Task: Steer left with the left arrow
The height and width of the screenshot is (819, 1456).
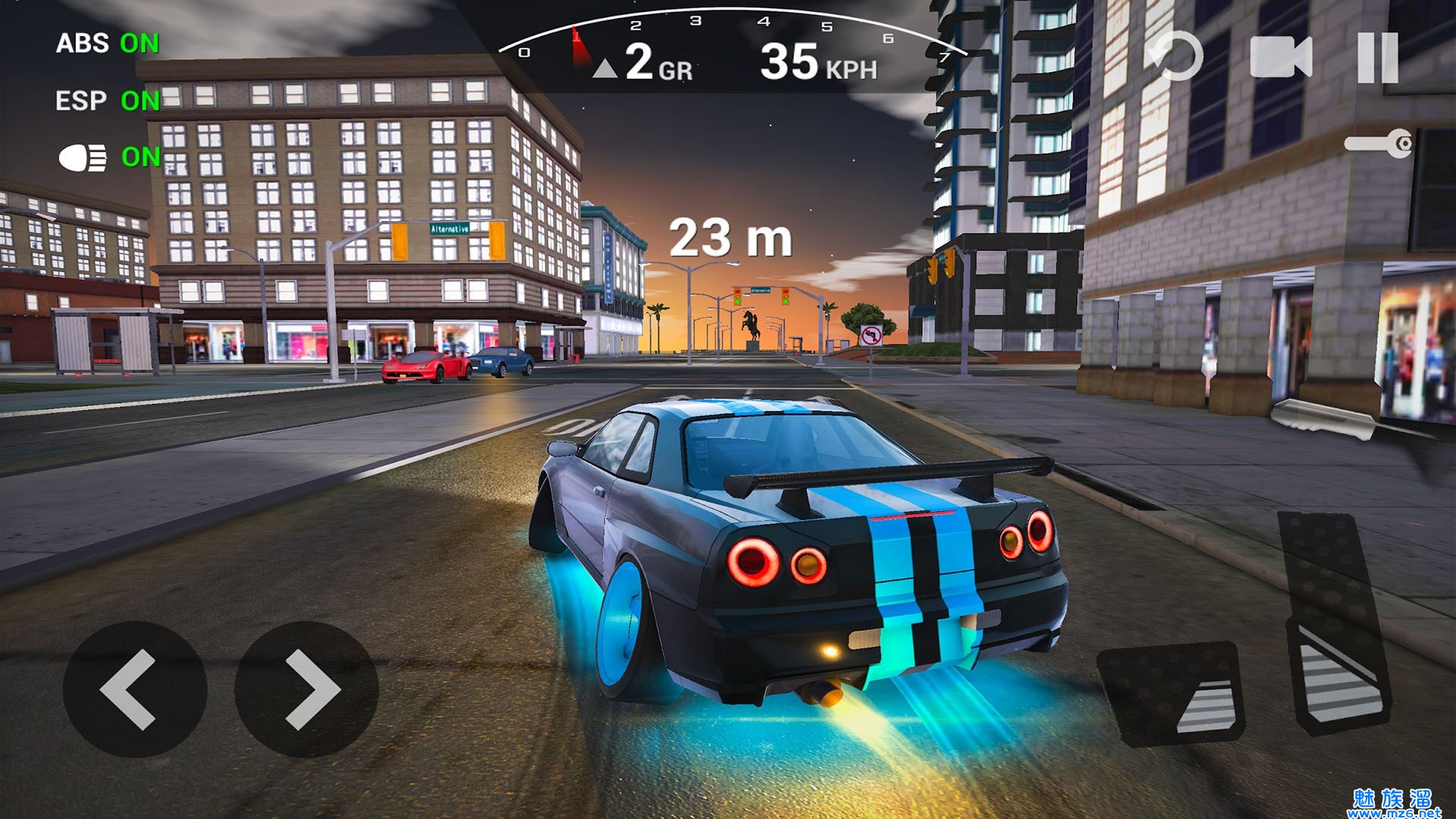Action: pyautogui.click(x=134, y=689)
